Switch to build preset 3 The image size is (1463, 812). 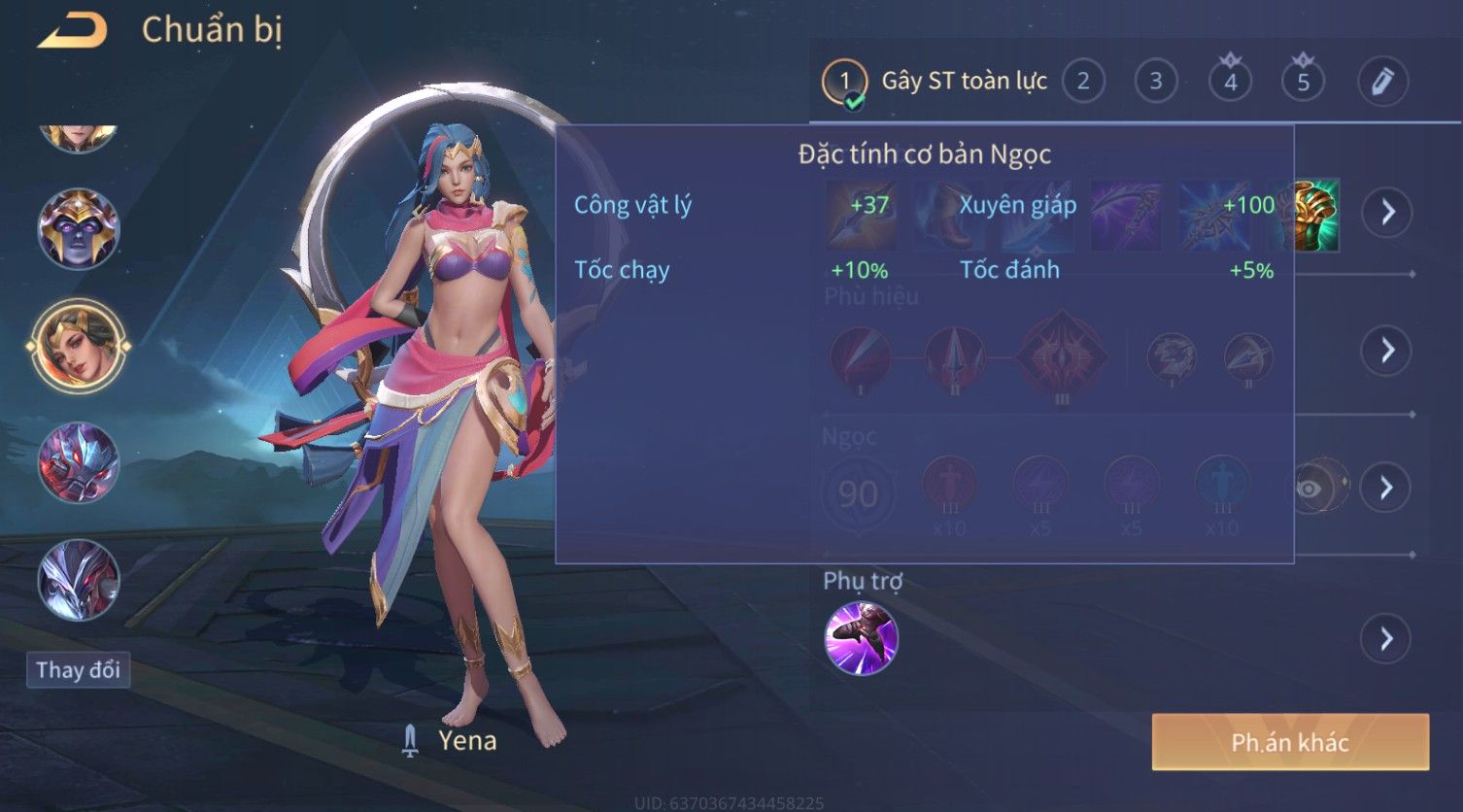[1156, 82]
